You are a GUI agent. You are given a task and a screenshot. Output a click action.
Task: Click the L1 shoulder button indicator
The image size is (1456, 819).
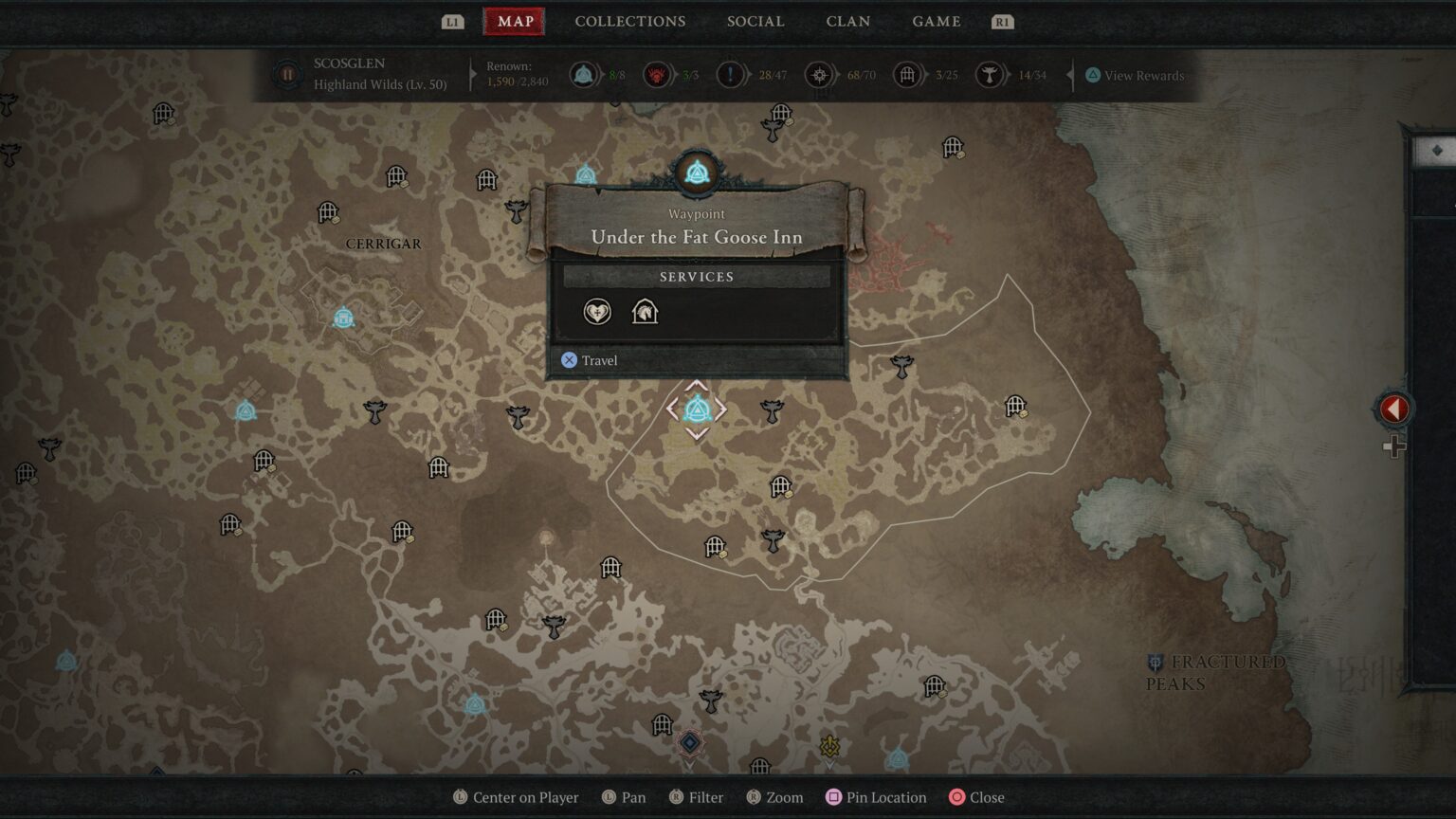[452, 21]
